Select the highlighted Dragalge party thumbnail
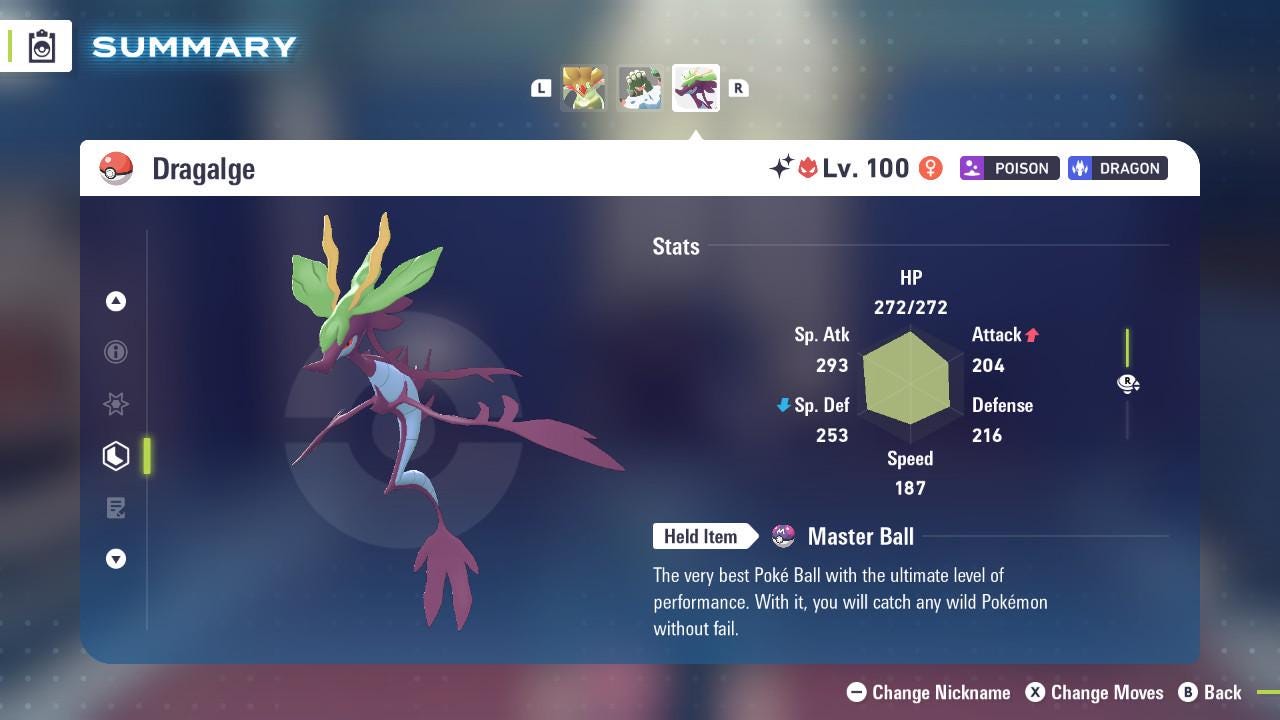The width and height of the screenshot is (1280, 720). click(x=696, y=88)
